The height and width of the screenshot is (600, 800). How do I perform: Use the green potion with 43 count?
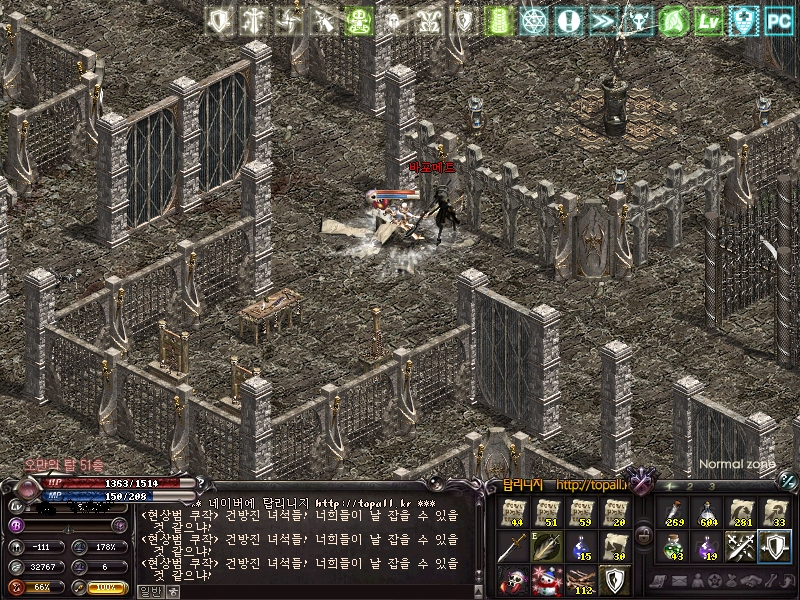673,547
